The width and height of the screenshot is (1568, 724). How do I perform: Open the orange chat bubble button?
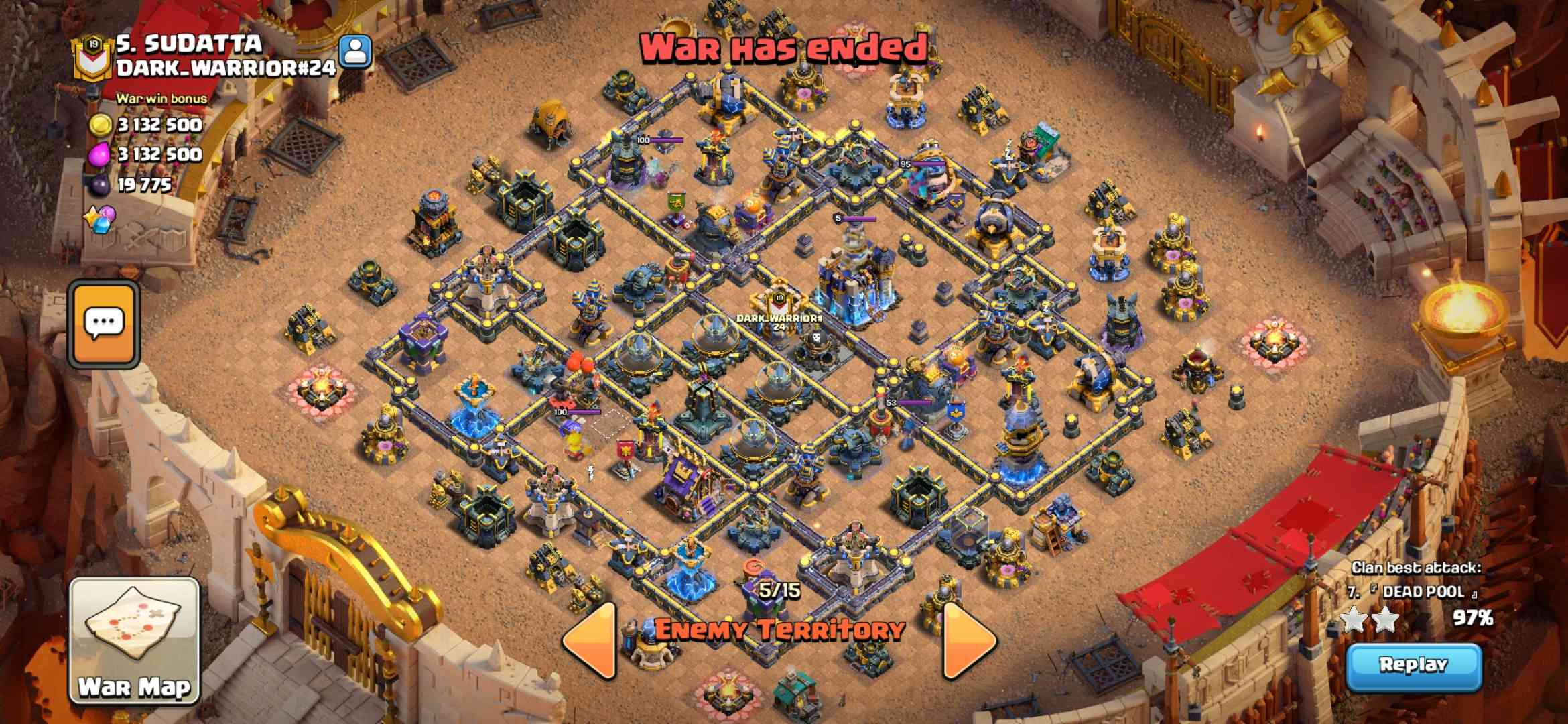point(105,324)
